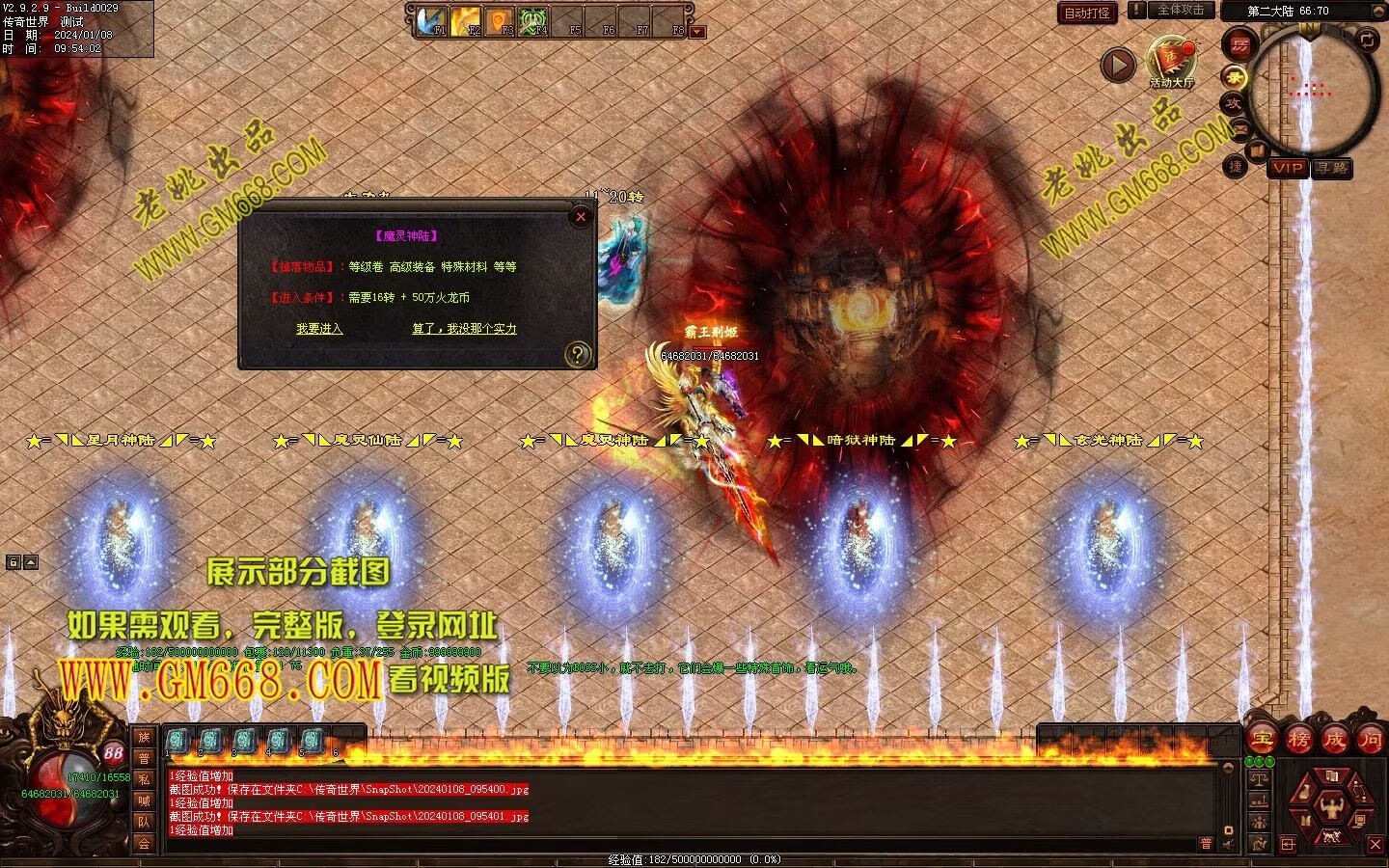Activate the 寻路 pathfinding button
This screenshot has height=868, width=1389.
coord(1332,168)
